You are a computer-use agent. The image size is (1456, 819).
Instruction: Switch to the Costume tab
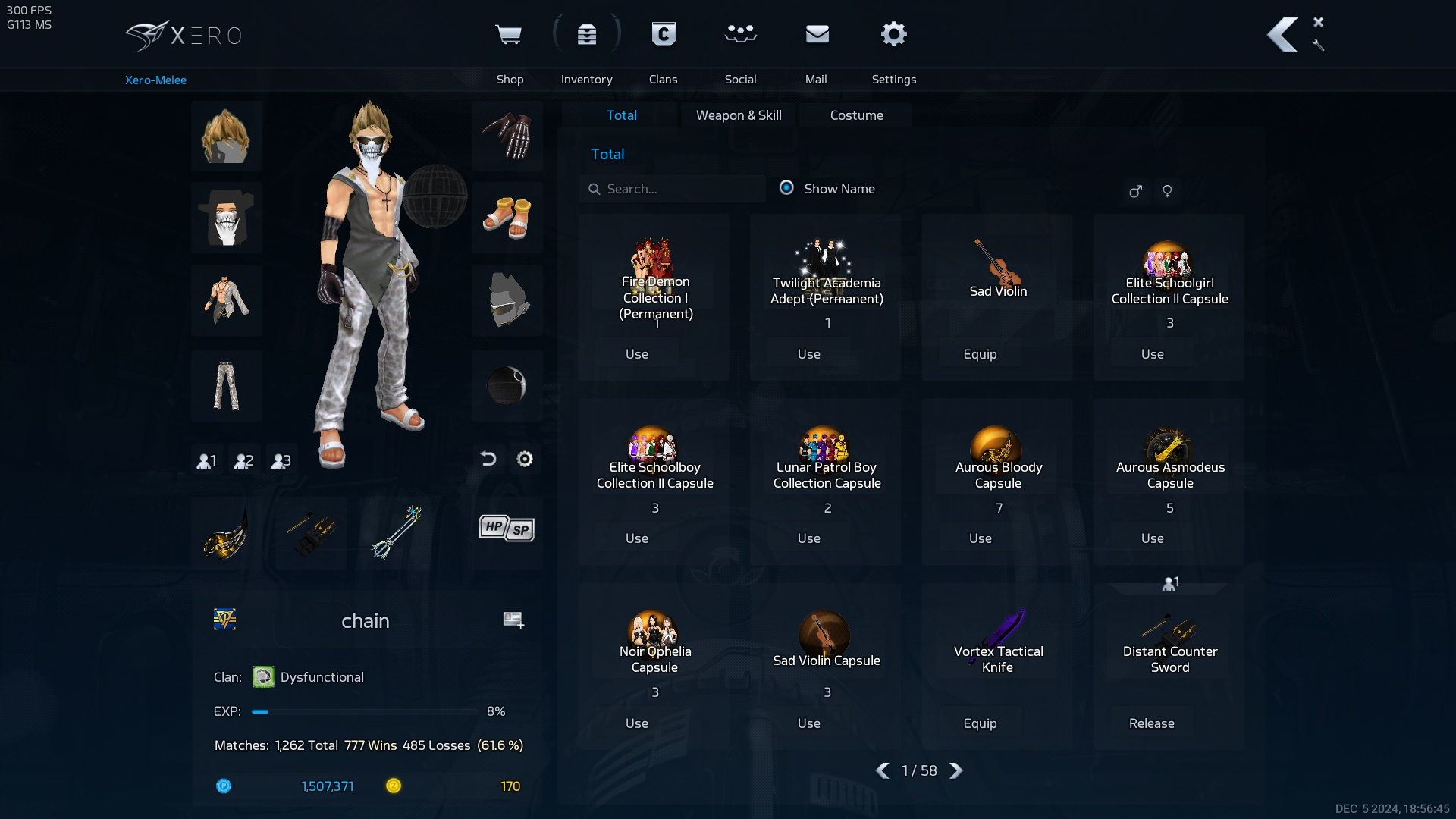click(x=856, y=115)
